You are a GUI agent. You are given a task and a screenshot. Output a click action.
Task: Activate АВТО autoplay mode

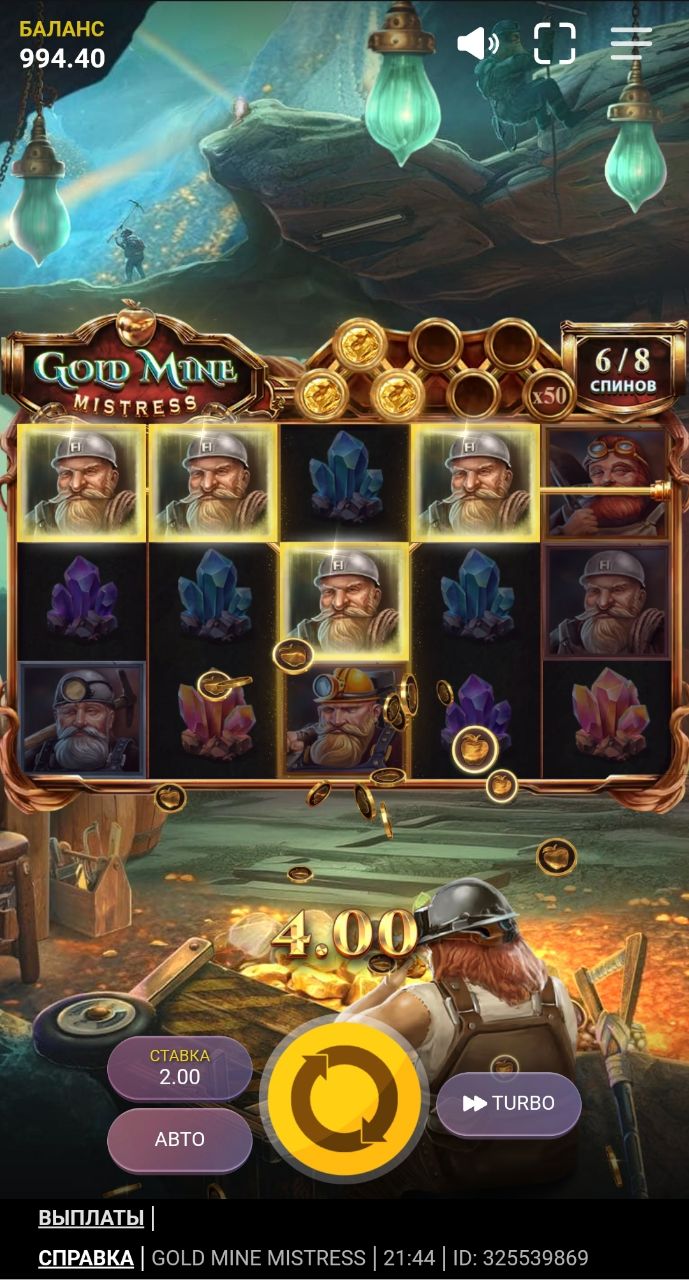[x=180, y=1139]
